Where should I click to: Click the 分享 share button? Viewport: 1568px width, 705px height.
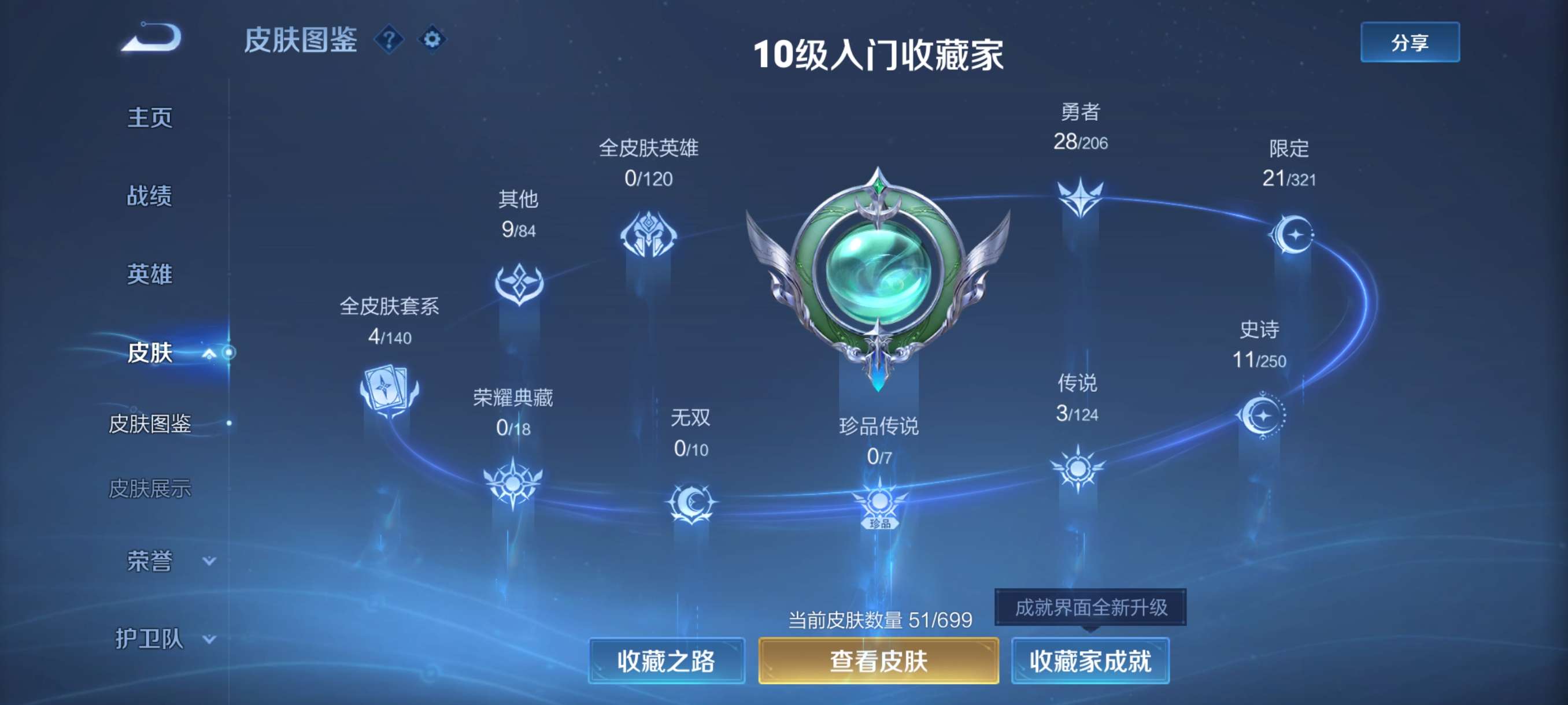pos(1410,43)
